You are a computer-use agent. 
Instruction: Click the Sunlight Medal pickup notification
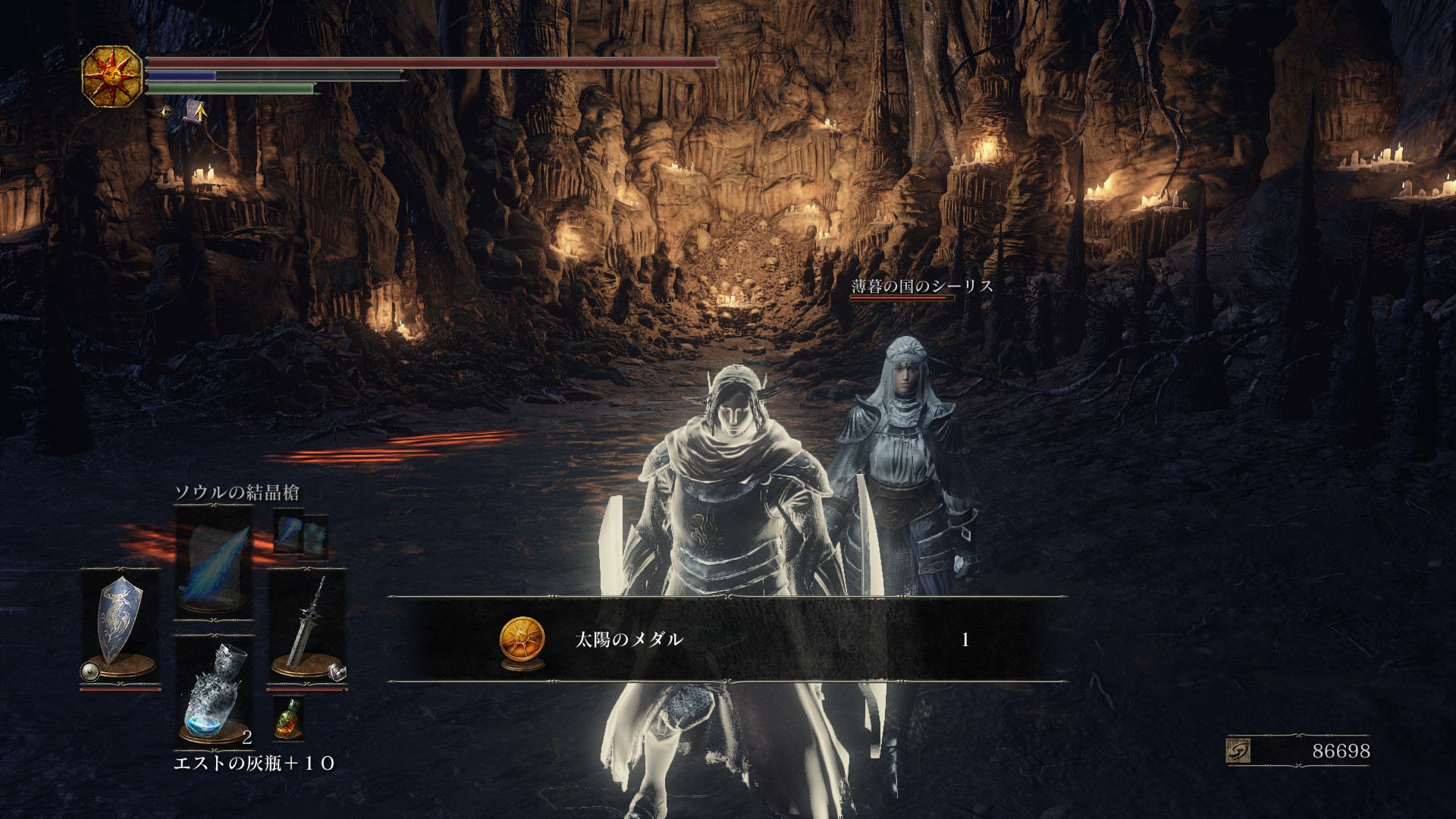(x=726, y=639)
